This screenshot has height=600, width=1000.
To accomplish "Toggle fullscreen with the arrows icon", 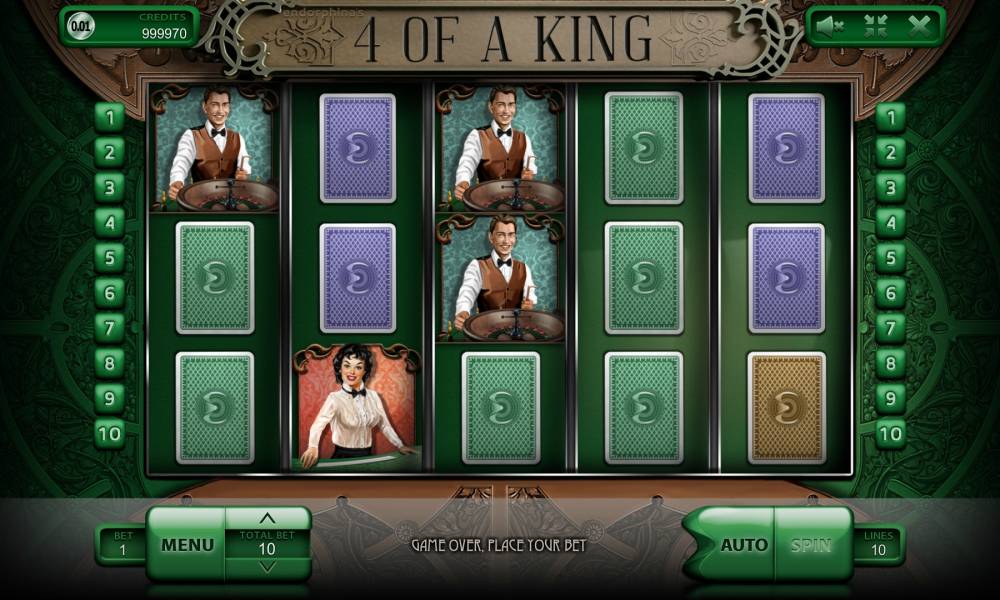I will tap(875, 27).
